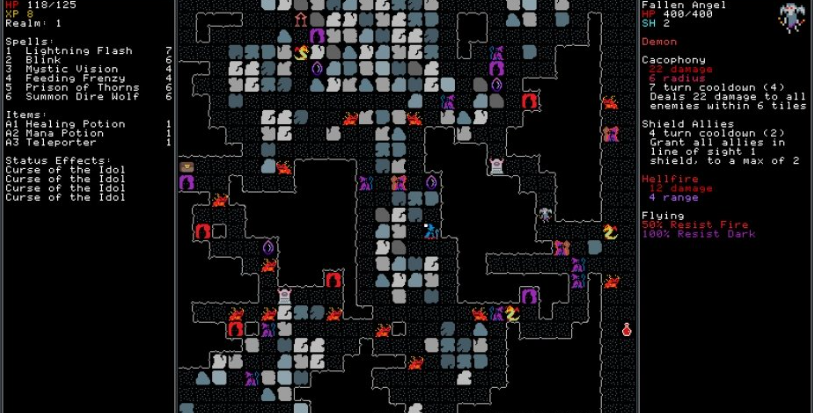Choose the Blink spell entry
The height and width of the screenshot is (413, 813).
coord(40,60)
